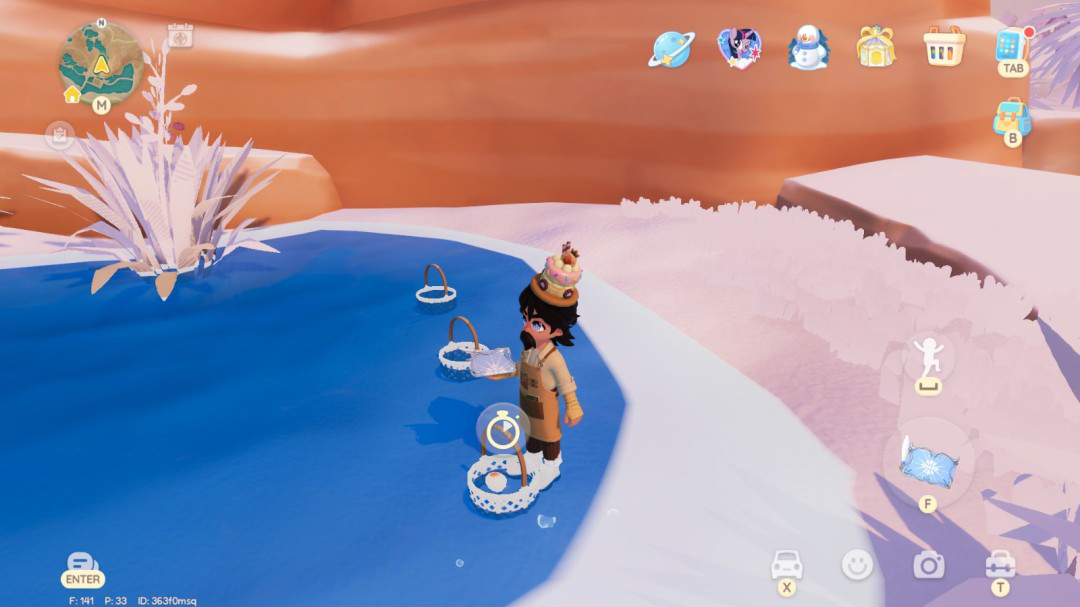Tap the jump action button
This screenshot has height=607, width=1080.
click(928, 357)
